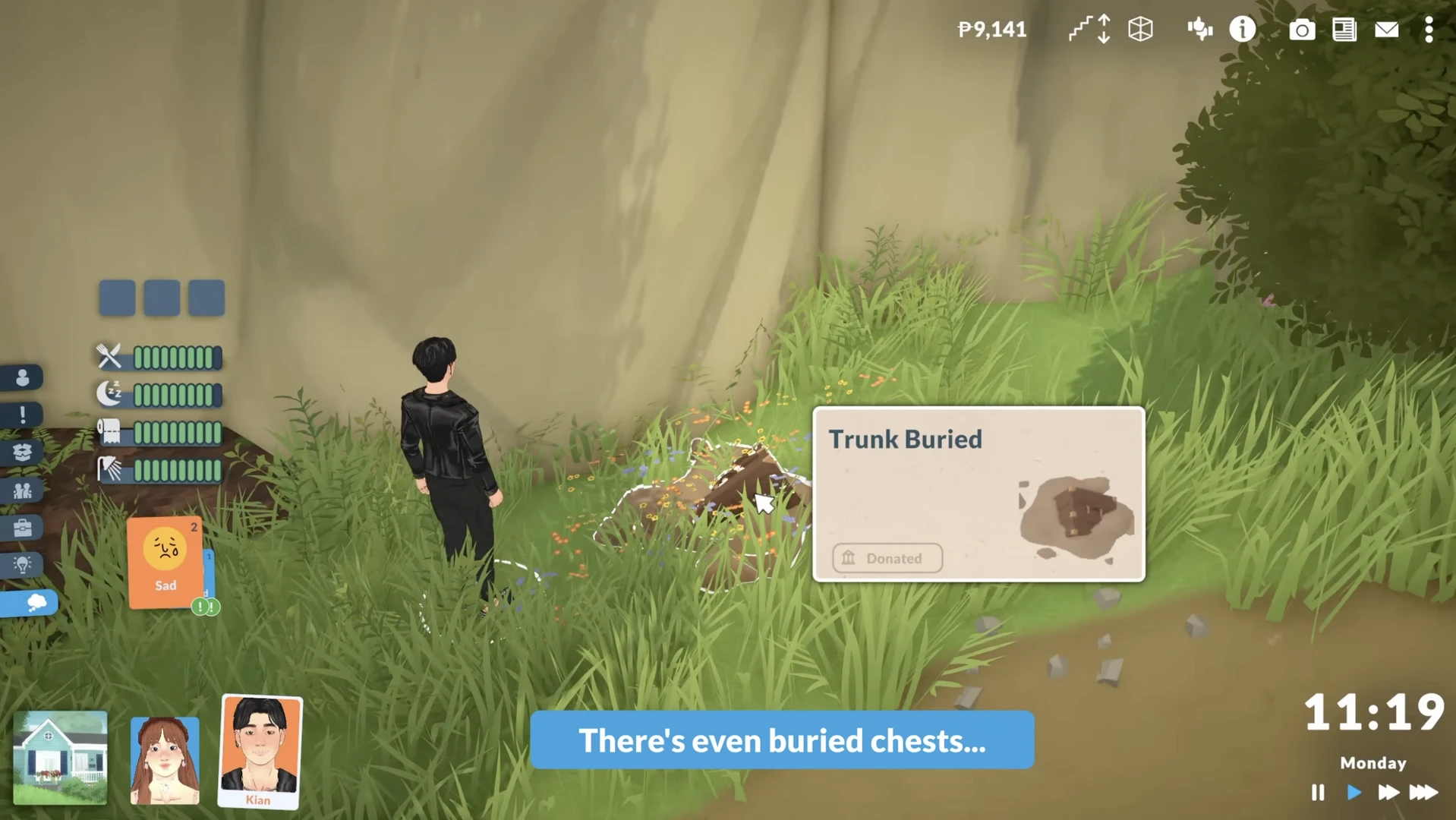Open the stairs floor-level control

[1089, 30]
